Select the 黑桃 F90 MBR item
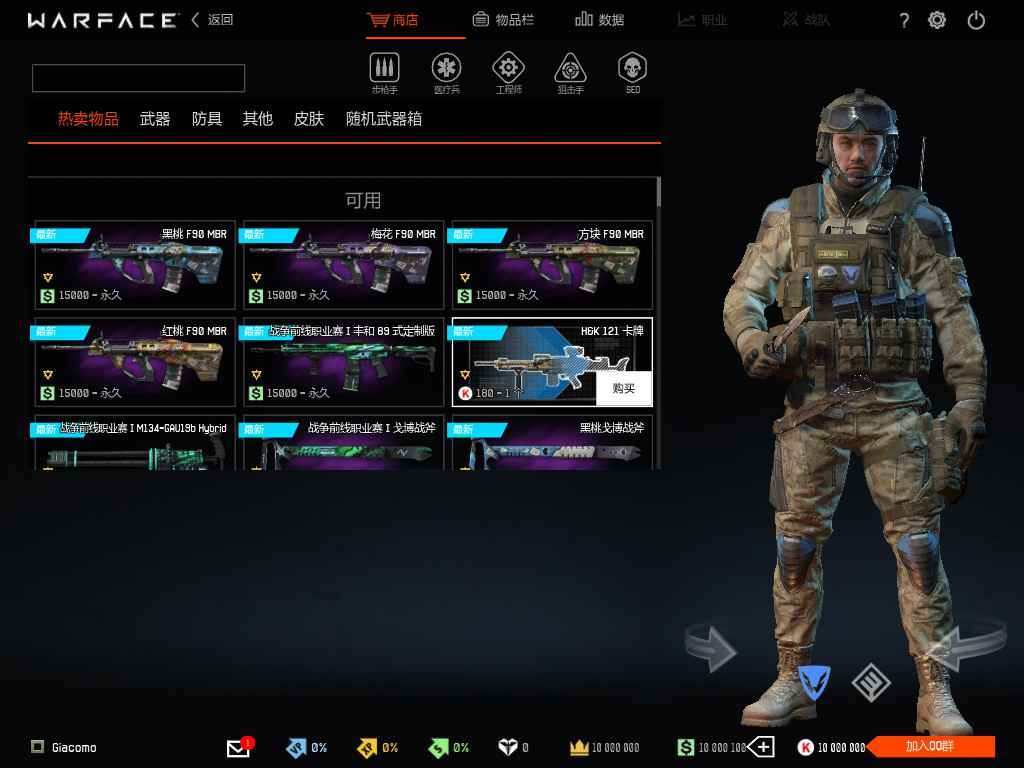Image resolution: width=1024 pixels, height=768 pixels. coord(135,265)
